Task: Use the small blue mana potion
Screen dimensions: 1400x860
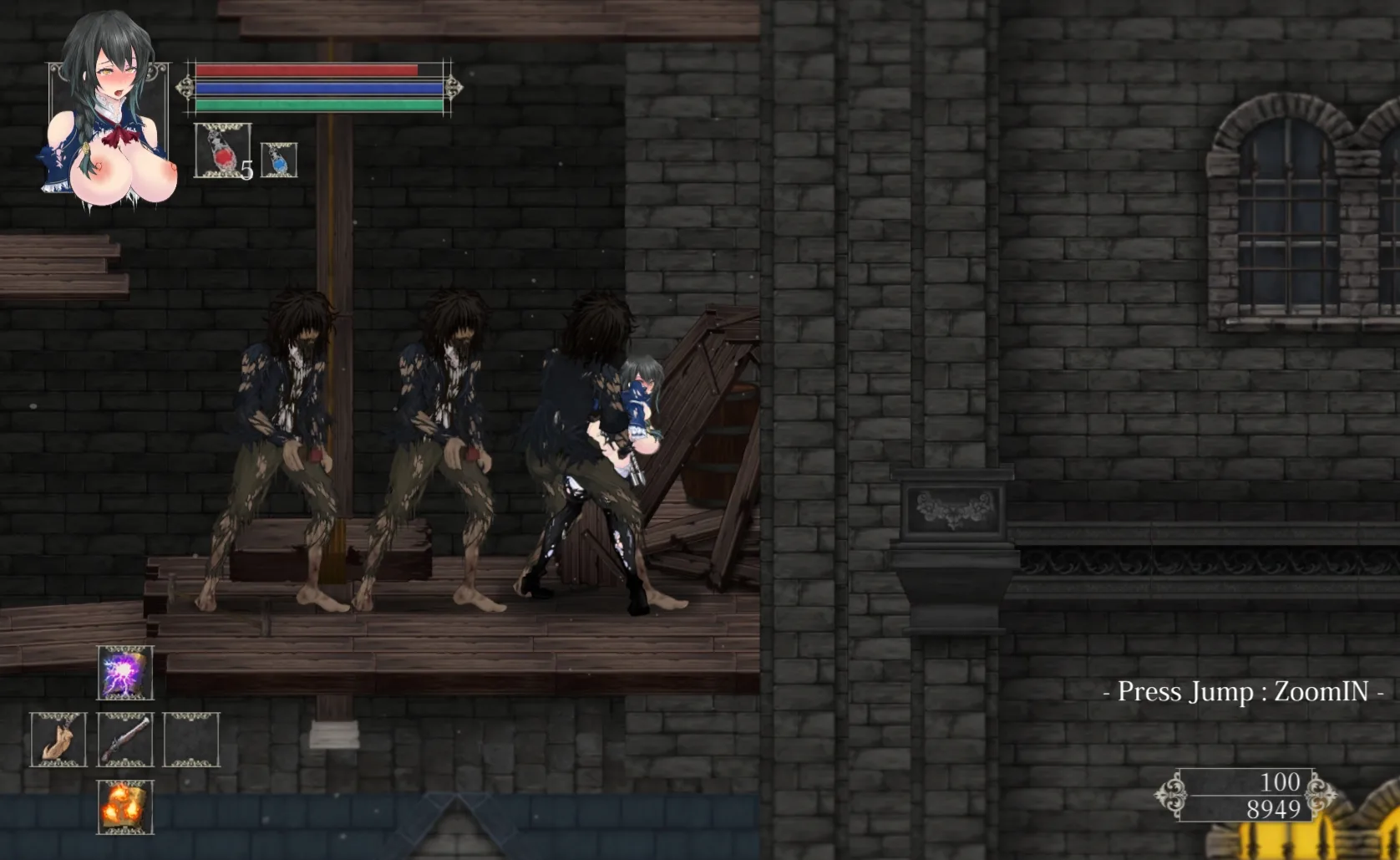Action: [x=279, y=160]
